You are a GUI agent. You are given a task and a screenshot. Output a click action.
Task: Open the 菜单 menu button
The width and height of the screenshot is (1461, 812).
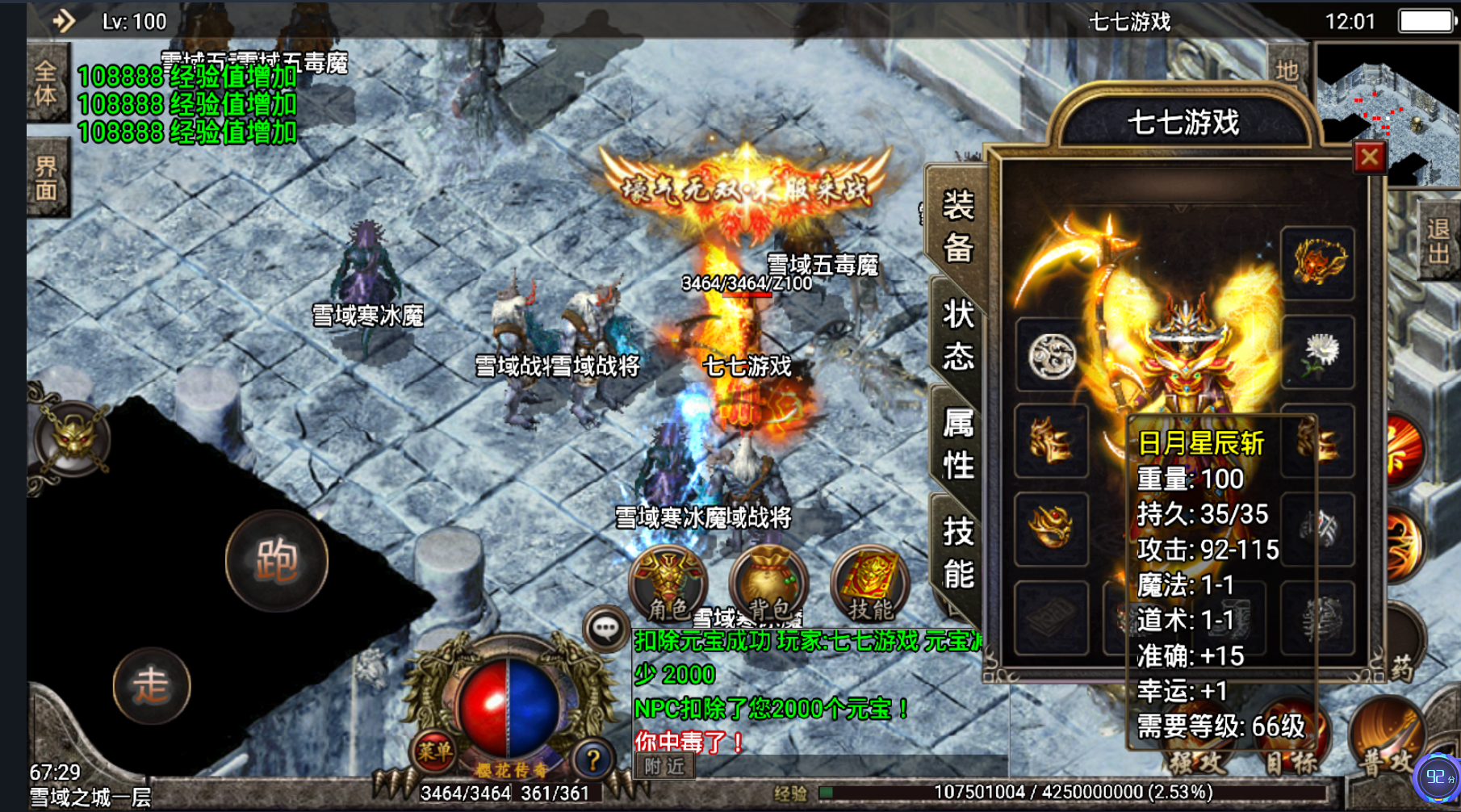tap(435, 752)
